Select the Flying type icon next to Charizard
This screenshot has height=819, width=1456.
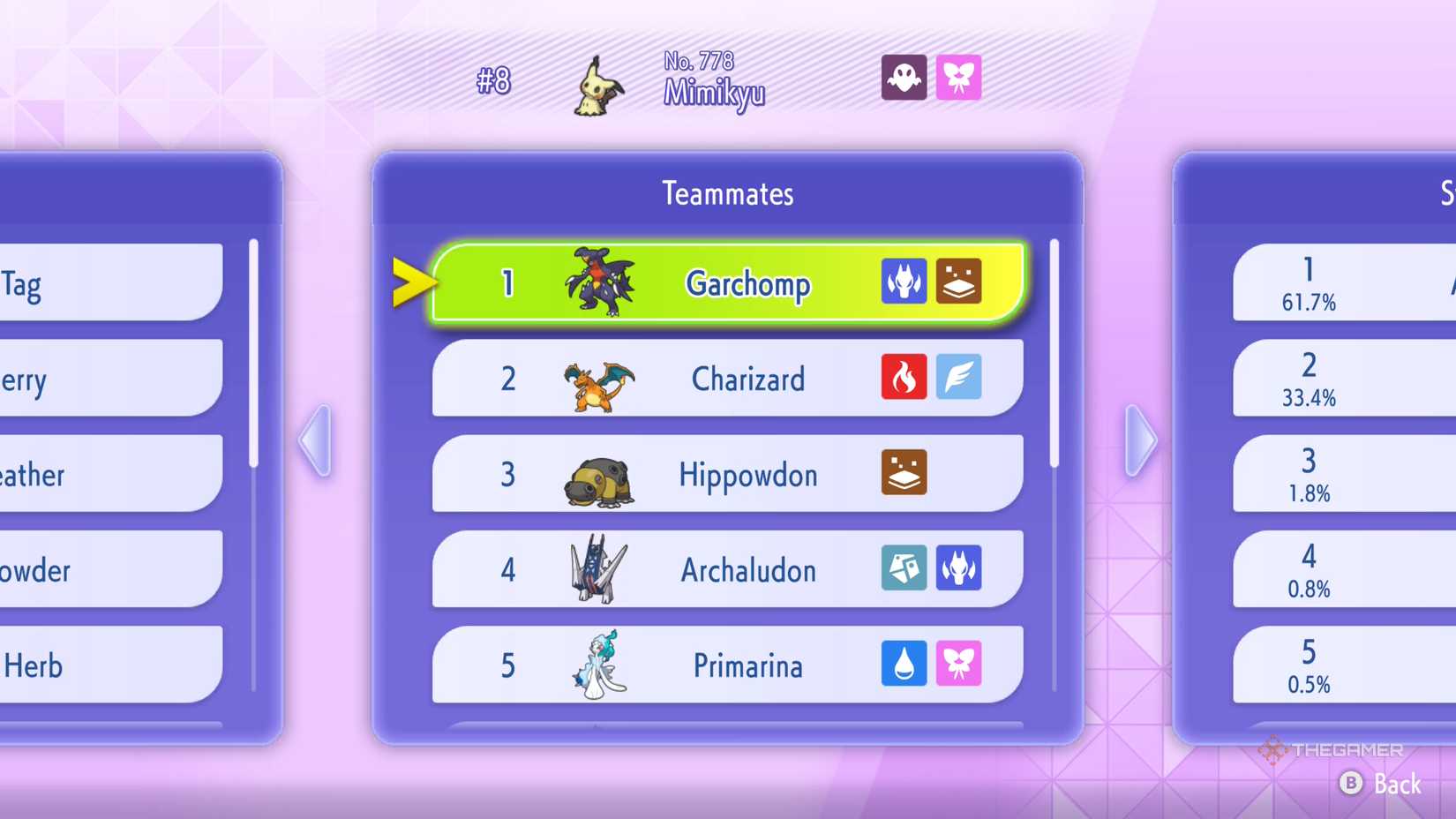click(x=960, y=377)
